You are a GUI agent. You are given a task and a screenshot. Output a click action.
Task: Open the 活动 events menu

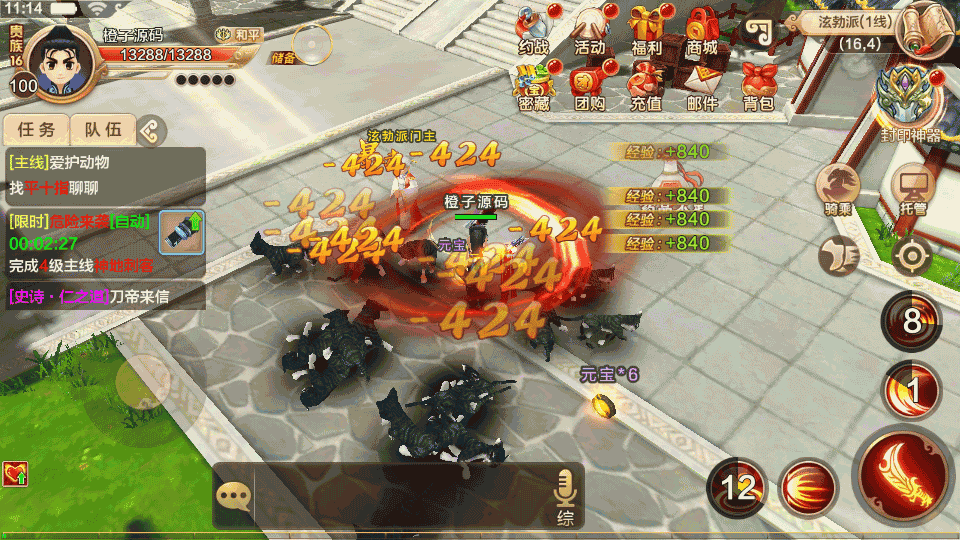590,30
